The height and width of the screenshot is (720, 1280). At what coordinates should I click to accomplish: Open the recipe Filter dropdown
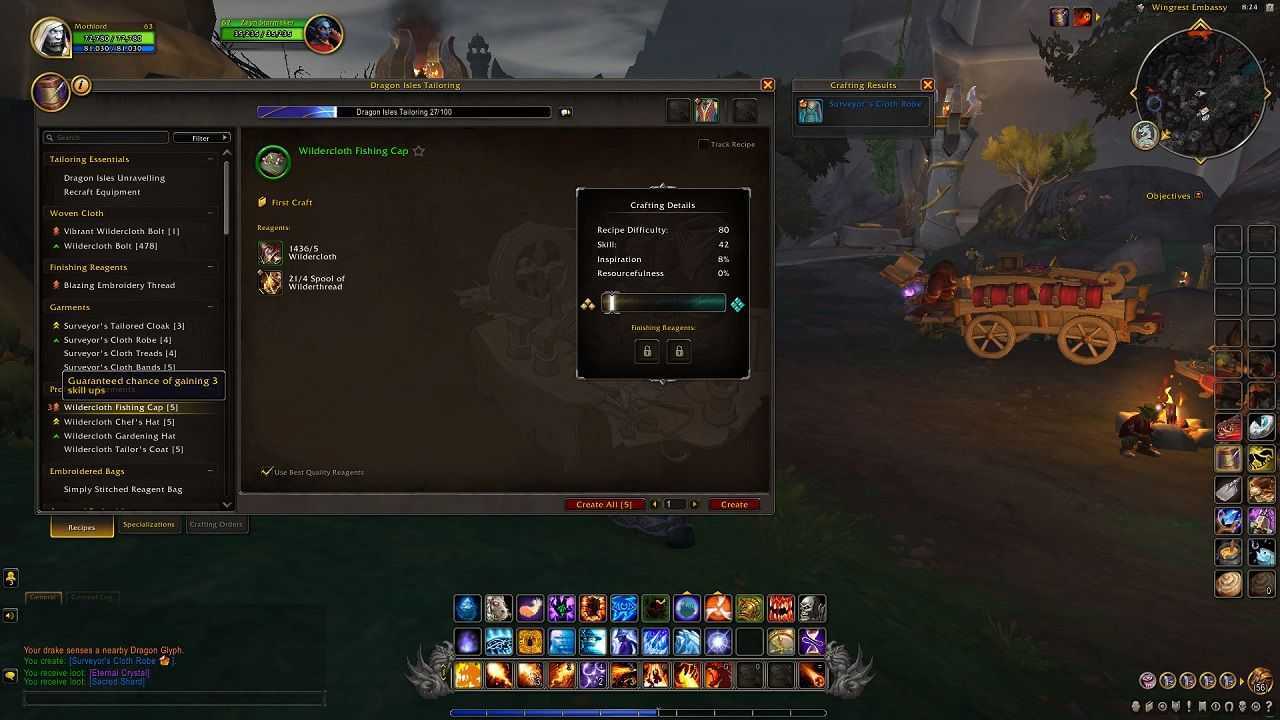tap(201, 138)
